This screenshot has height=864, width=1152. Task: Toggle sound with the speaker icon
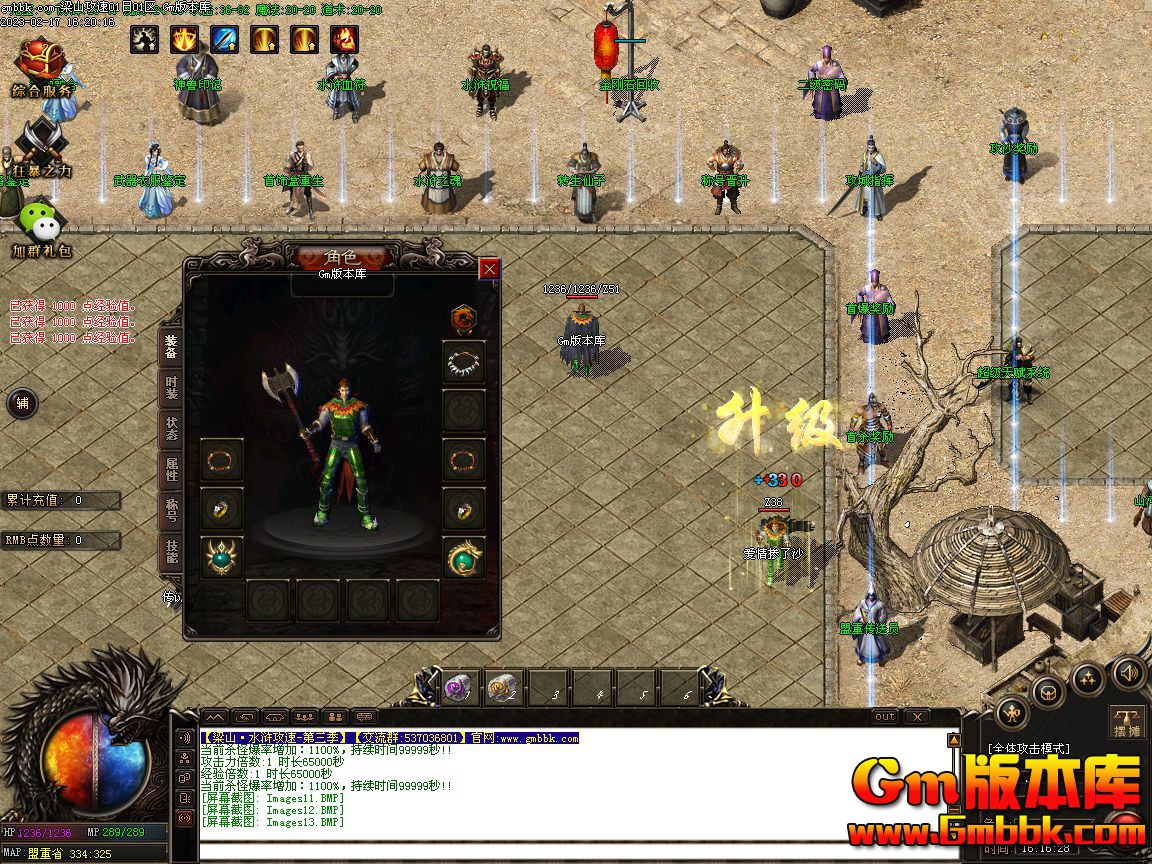1129,672
